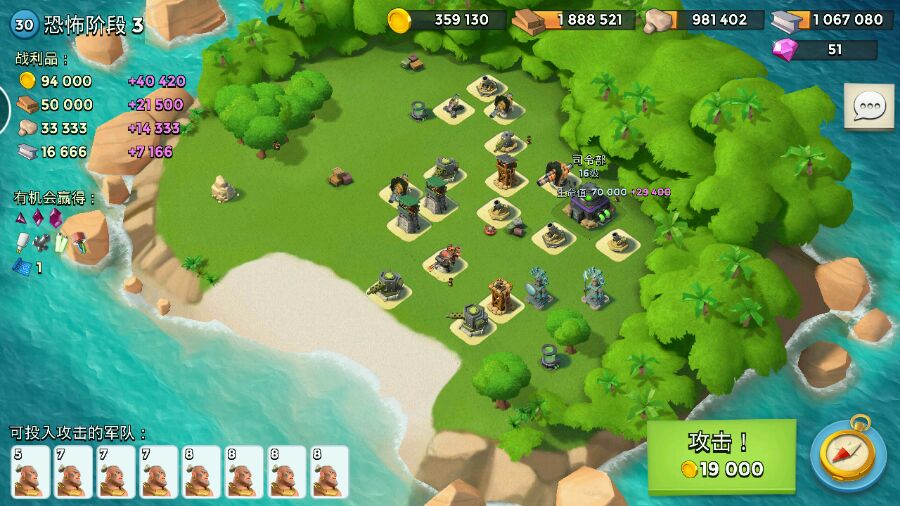Open the purple diamond gem counter
The width and height of the screenshot is (900, 506).
pos(826,50)
